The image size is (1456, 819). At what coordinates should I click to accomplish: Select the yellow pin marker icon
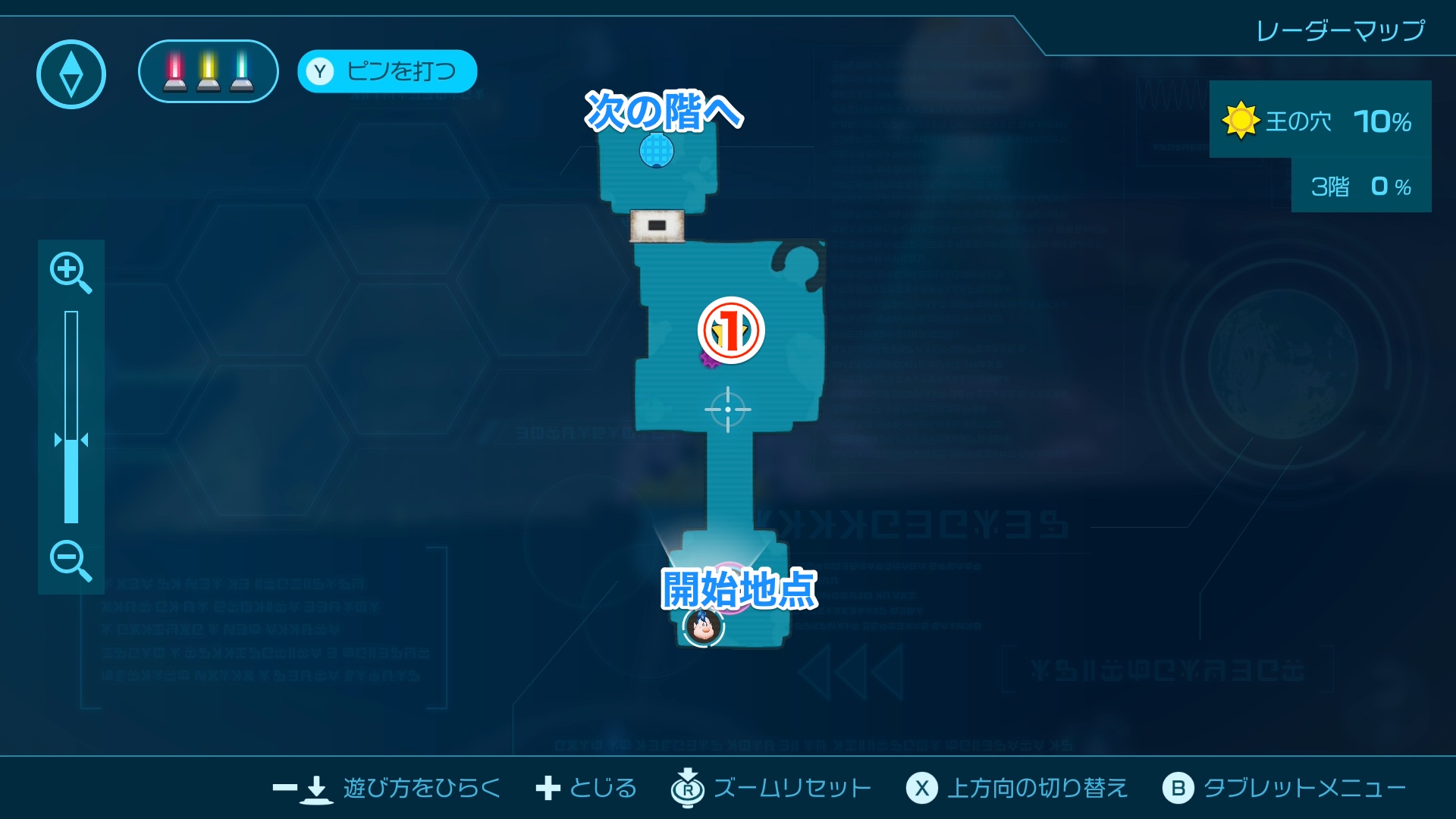[206, 71]
